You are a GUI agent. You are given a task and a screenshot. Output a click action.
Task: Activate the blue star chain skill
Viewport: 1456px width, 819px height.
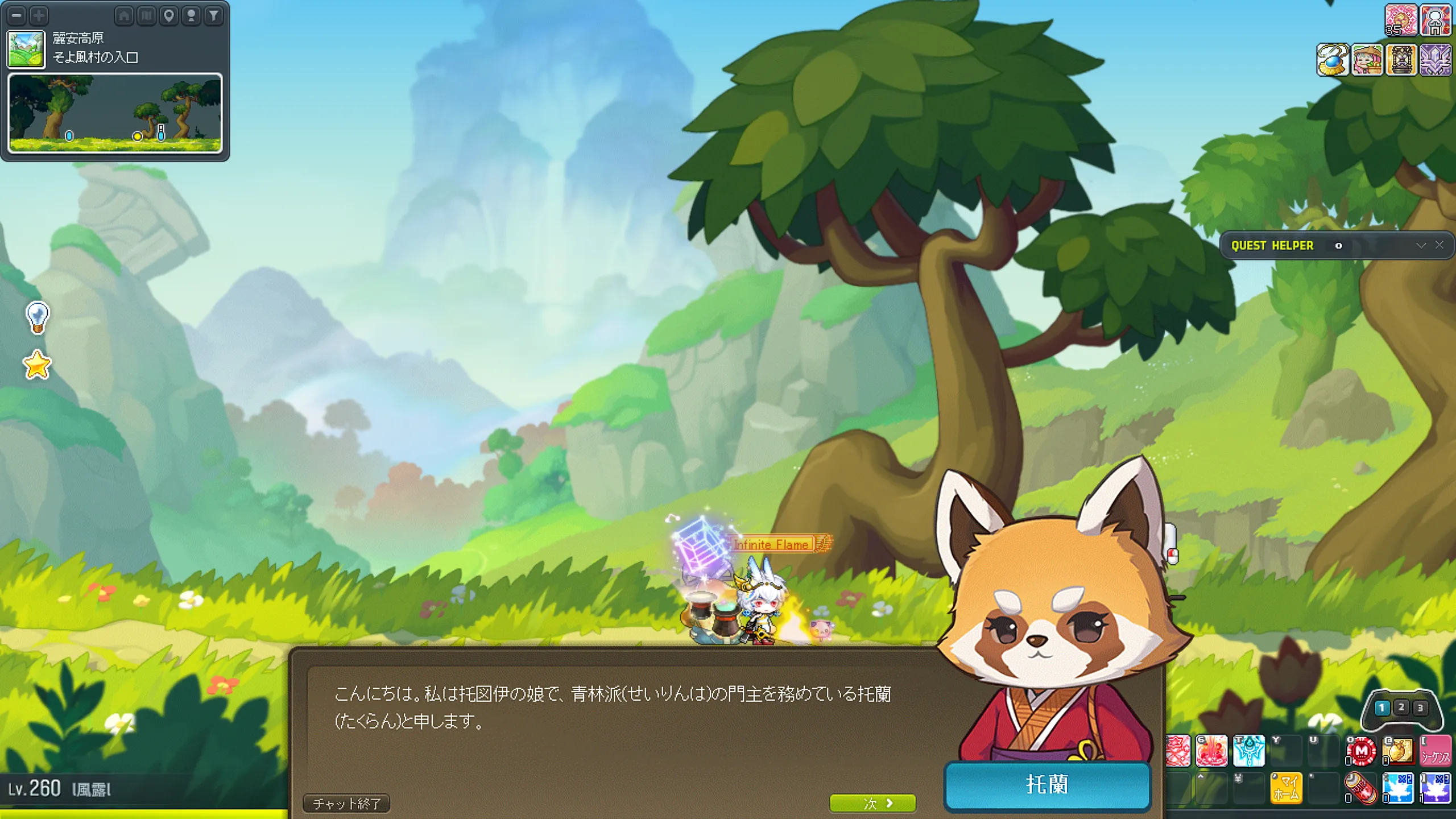point(1248,752)
